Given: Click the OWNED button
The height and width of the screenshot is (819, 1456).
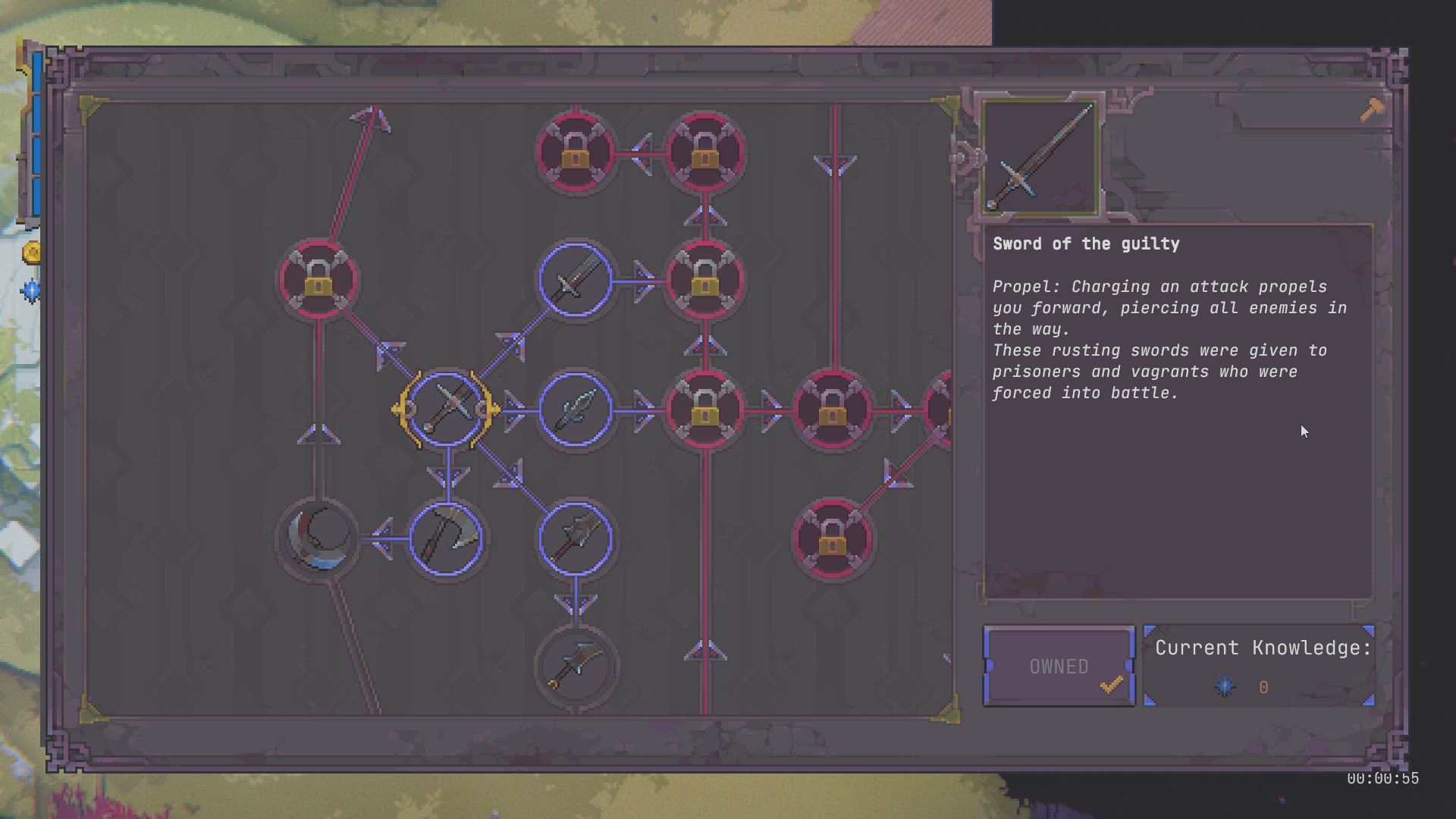Looking at the screenshot, I should coord(1059,667).
